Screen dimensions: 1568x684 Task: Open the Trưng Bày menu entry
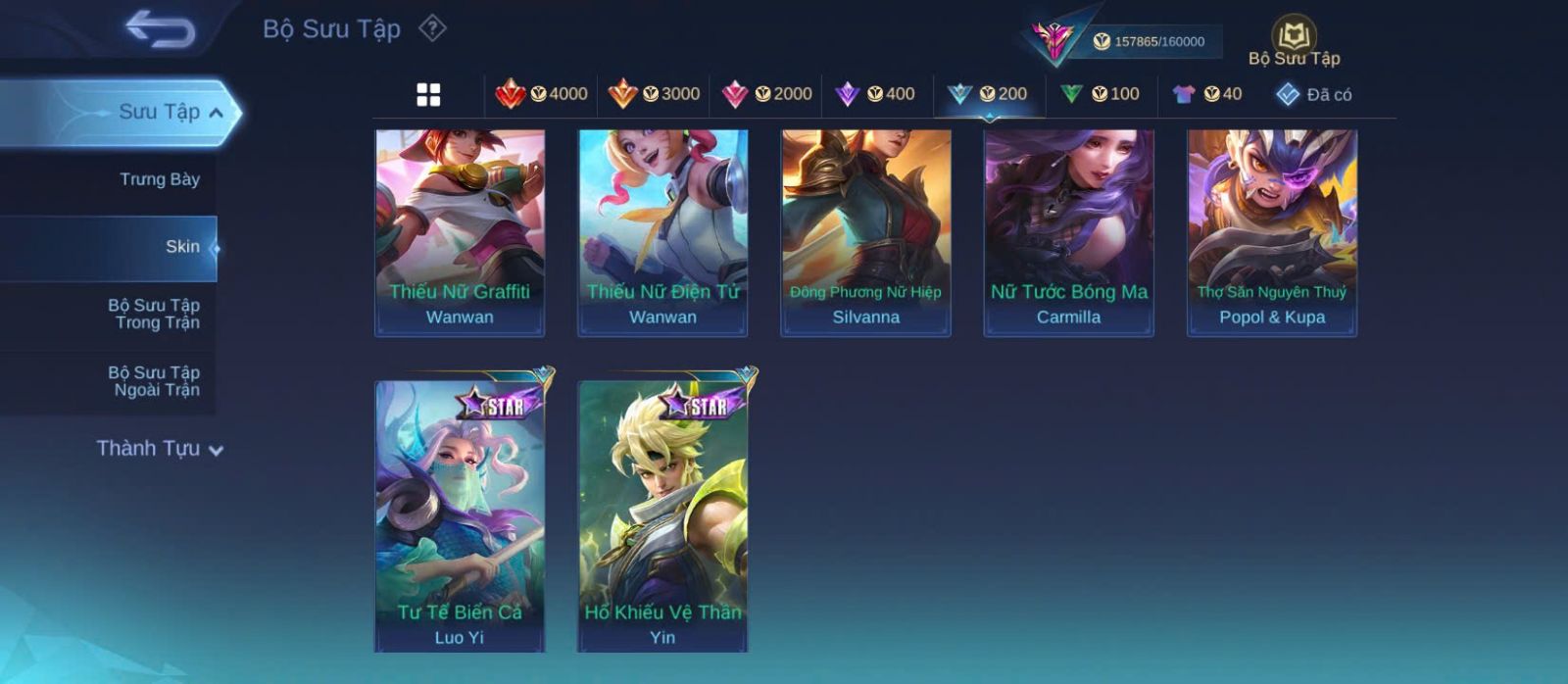160,179
